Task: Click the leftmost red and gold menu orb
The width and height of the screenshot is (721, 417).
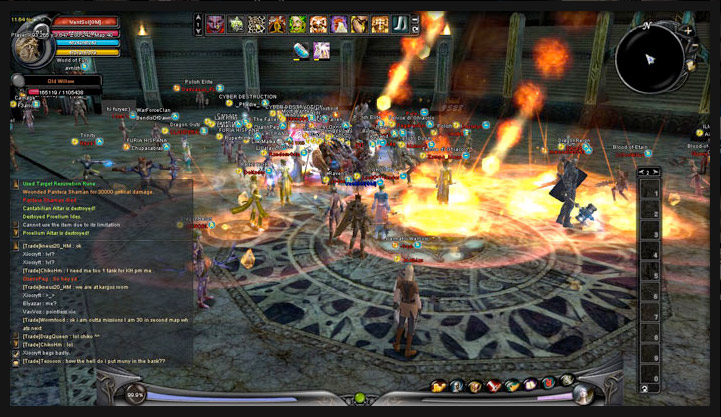Action: (x=440, y=386)
